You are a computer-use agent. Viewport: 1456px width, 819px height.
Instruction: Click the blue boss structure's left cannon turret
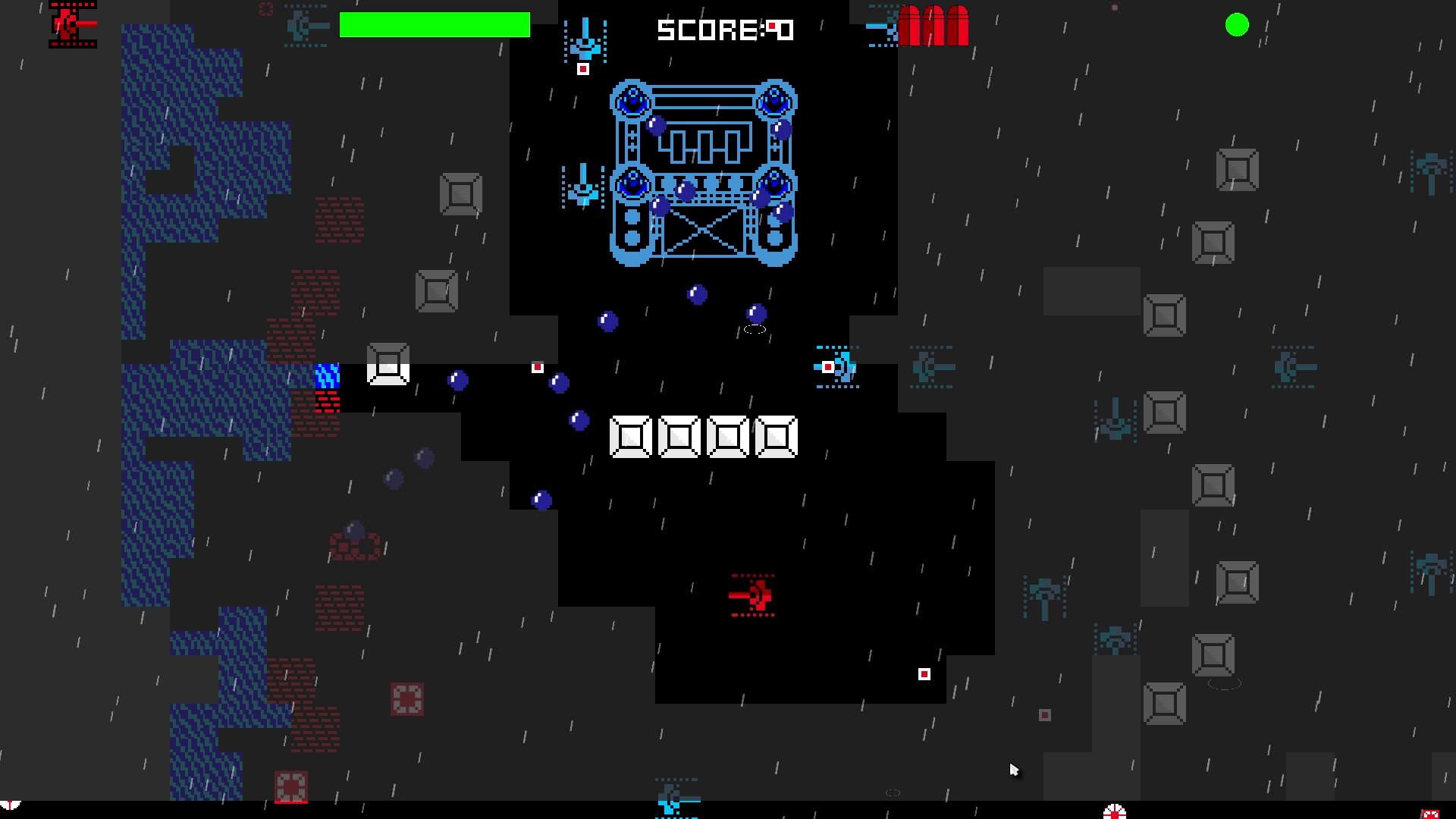632,99
